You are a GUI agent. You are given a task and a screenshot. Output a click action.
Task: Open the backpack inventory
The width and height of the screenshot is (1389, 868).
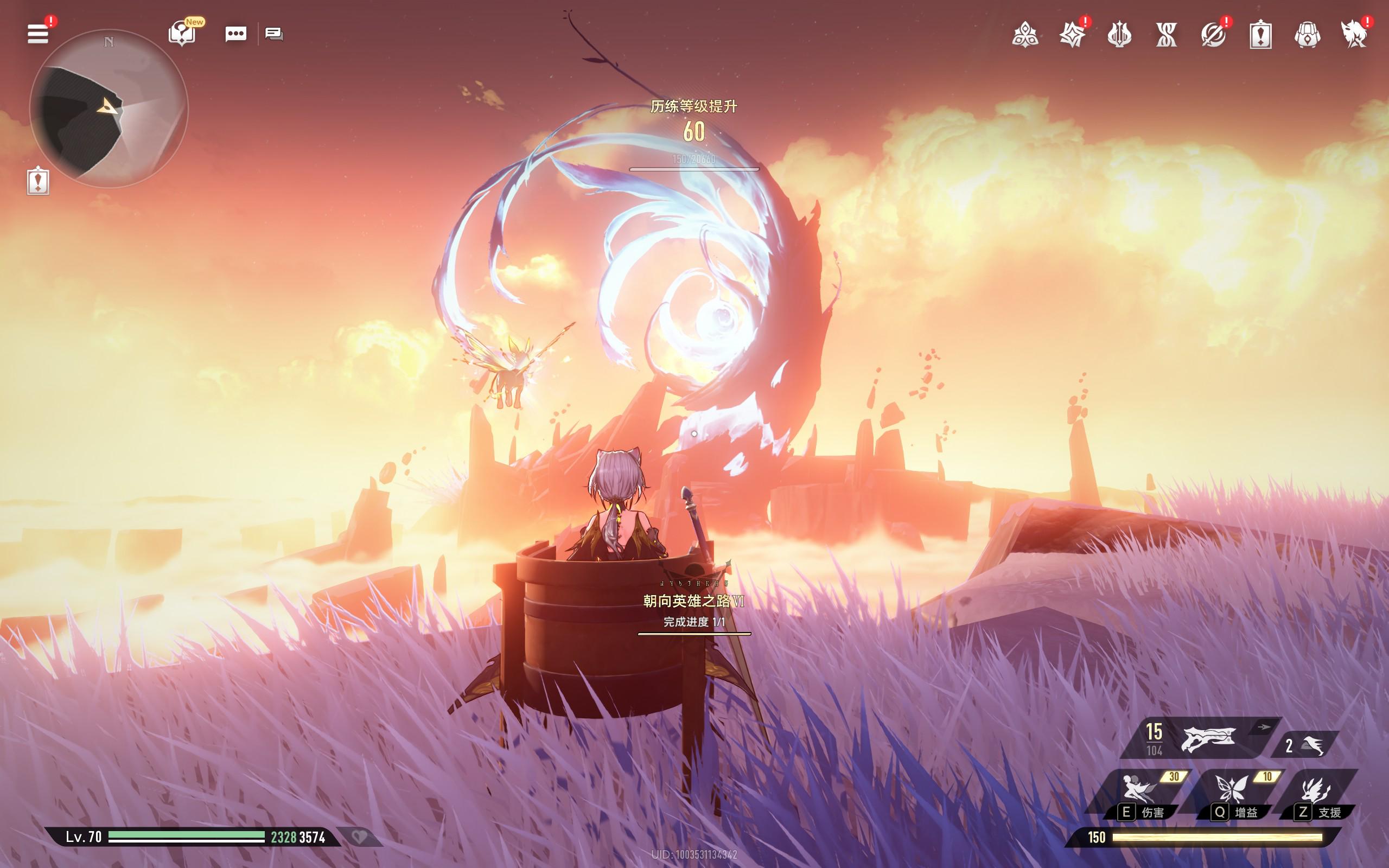[x=1308, y=35]
